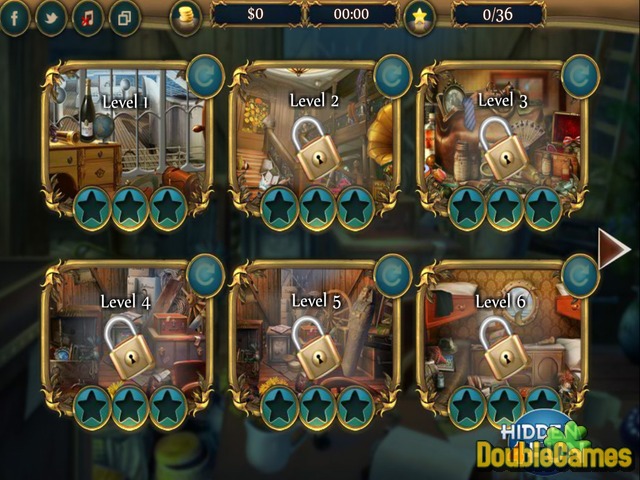Click the replay button on Level 6
This screenshot has width=640, height=480.
coord(580,275)
